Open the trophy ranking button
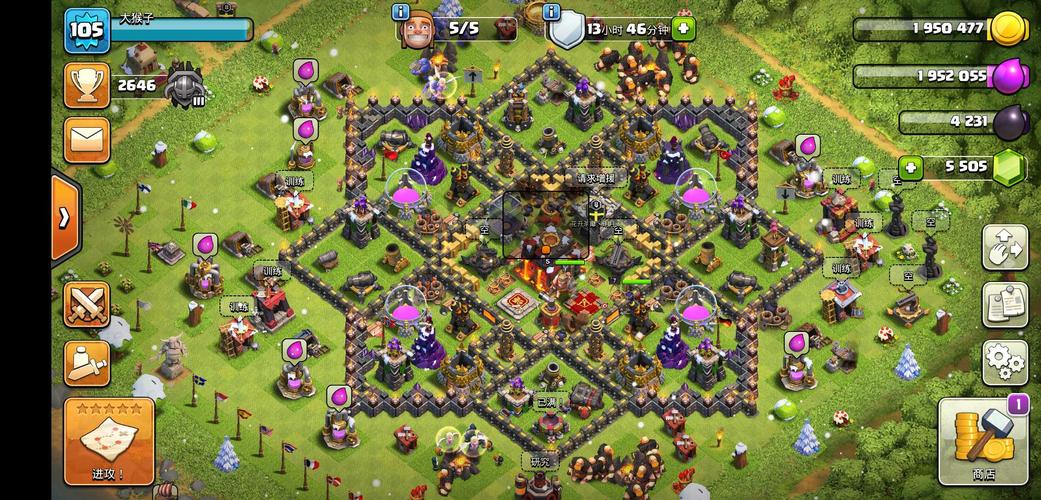Image resolution: width=1041 pixels, height=500 pixels. click(87, 85)
